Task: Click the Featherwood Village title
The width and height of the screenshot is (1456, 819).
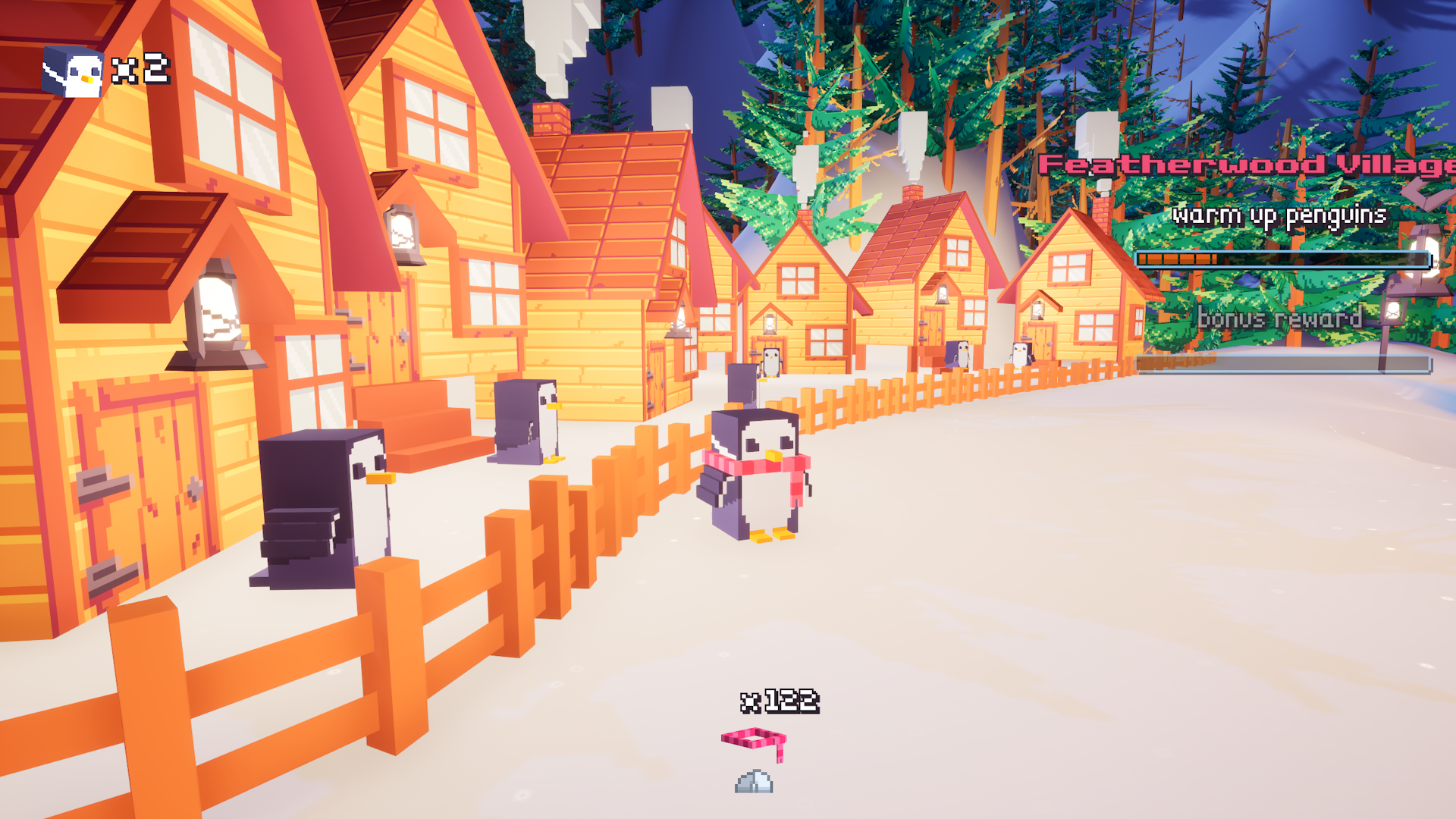Action: point(1246,165)
